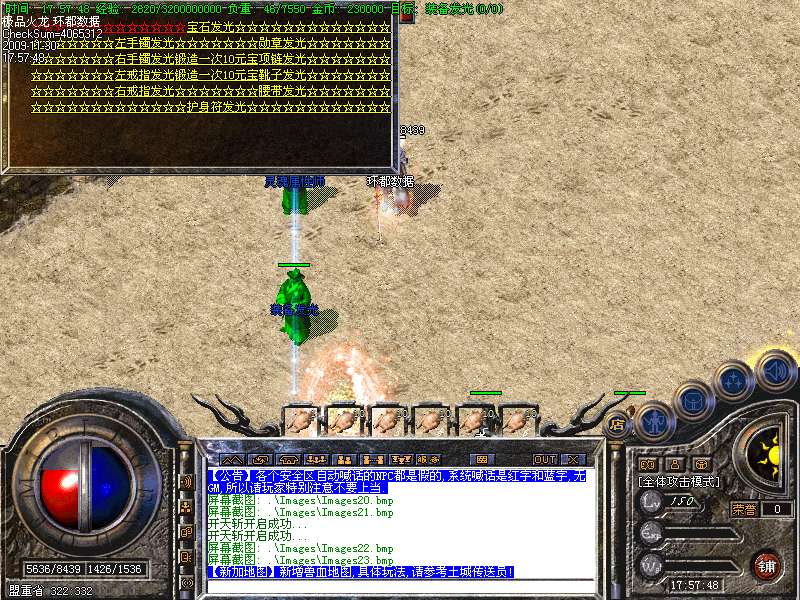Click the OUT logout button
800x600 pixels.
click(544, 459)
